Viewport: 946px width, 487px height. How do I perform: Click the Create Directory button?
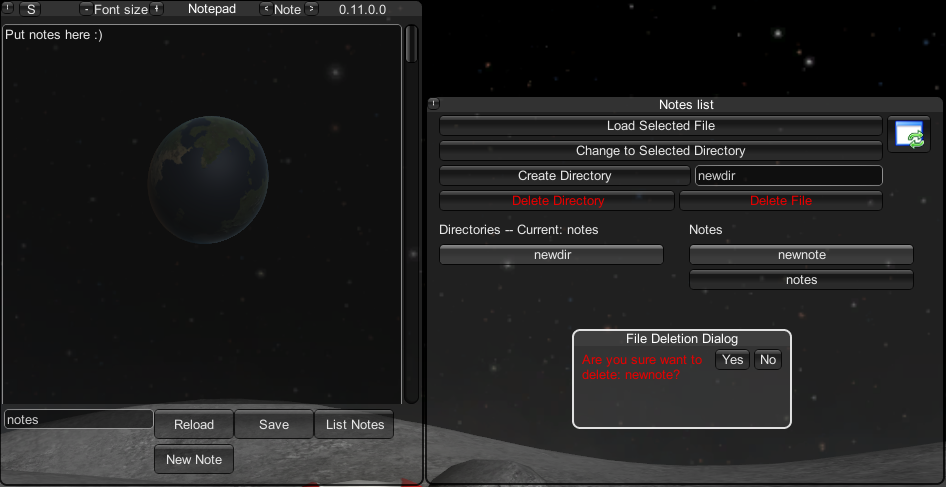click(x=564, y=176)
